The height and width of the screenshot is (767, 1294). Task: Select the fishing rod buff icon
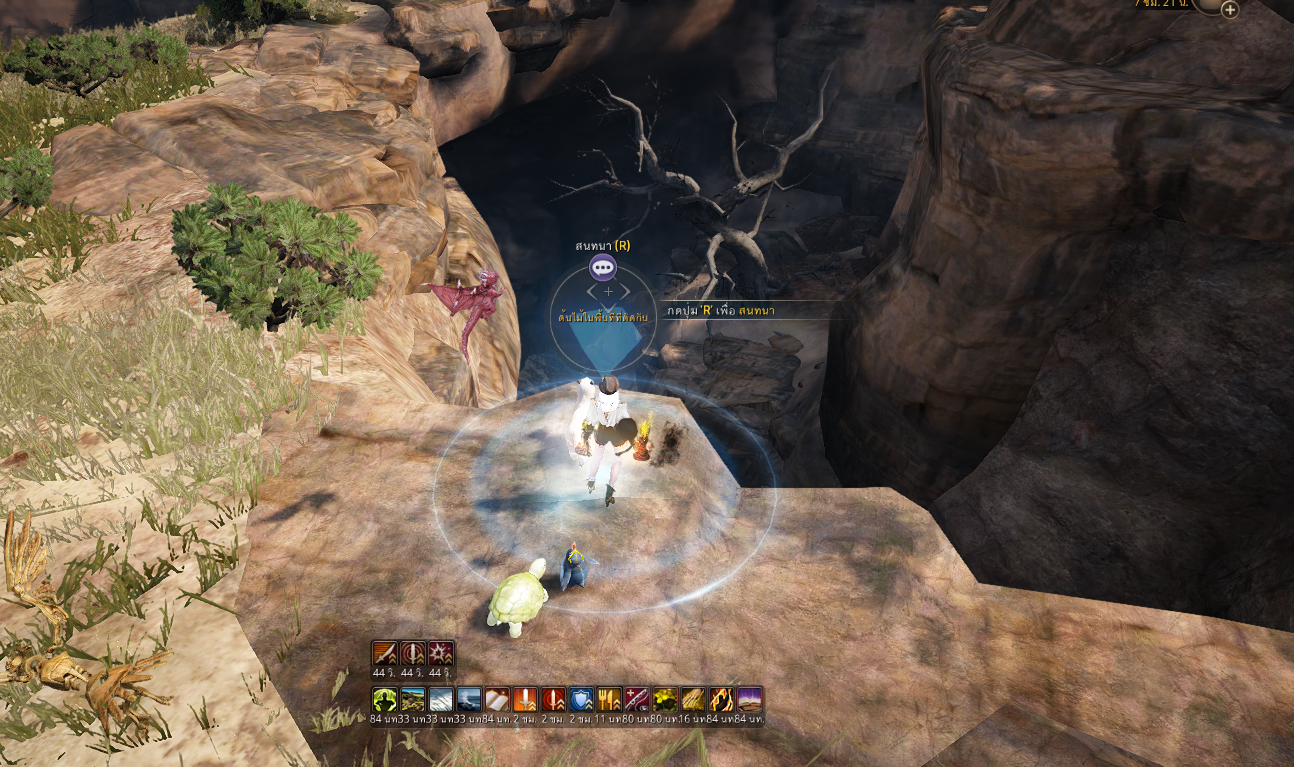point(637,699)
